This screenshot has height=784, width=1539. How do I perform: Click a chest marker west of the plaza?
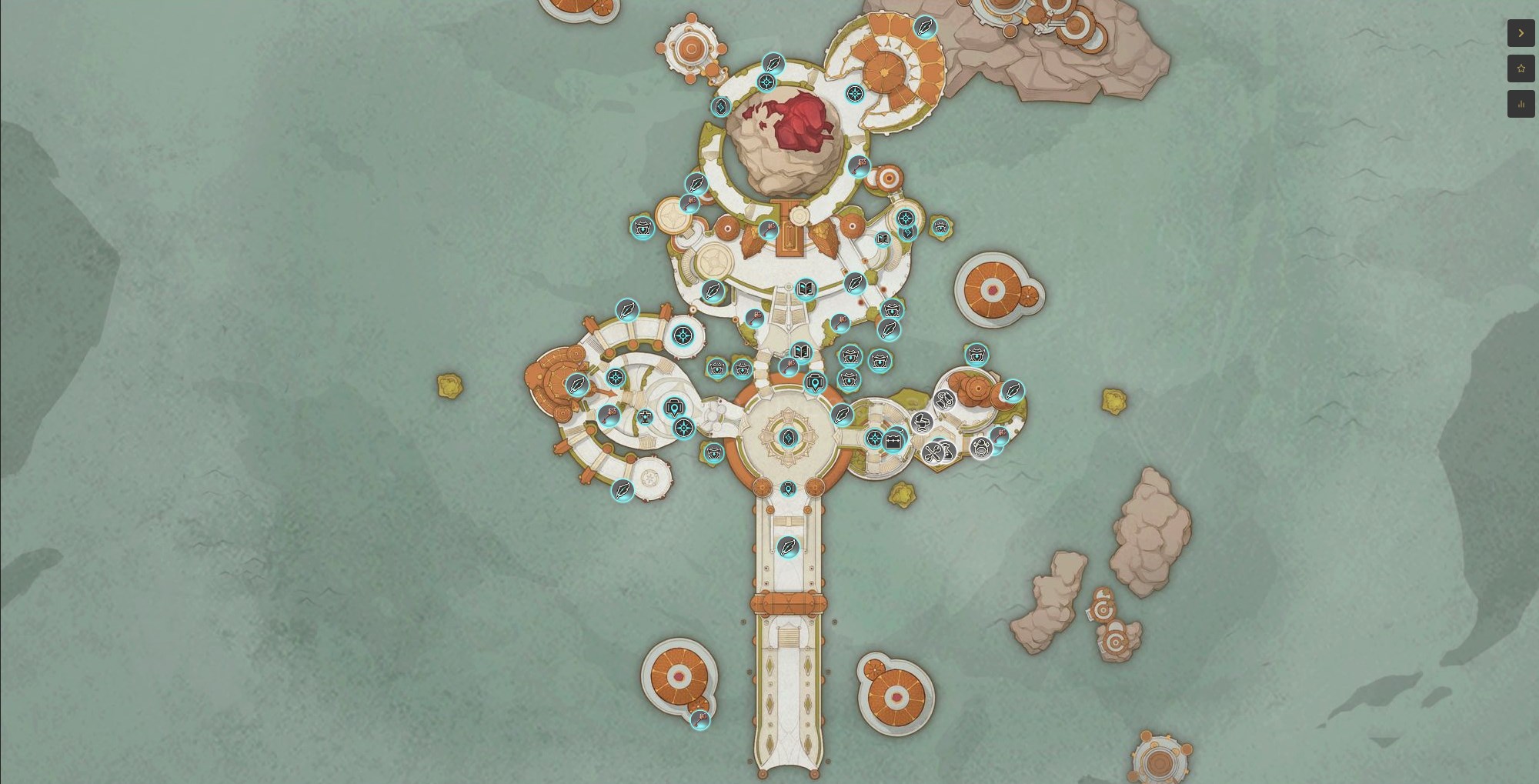coord(714,454)
